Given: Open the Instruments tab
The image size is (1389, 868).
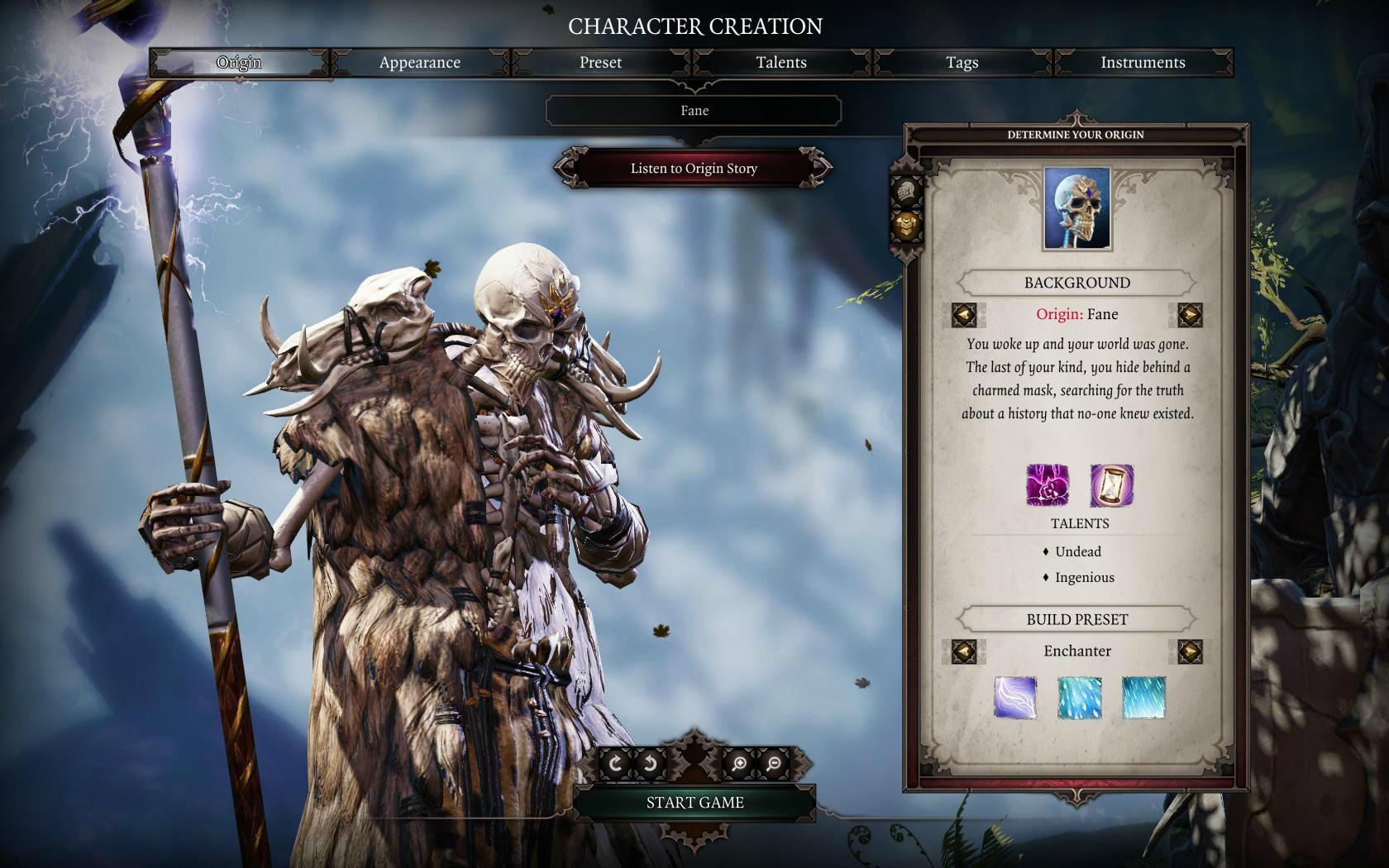Looking at the screenshot, I should tap(1143, 63).
